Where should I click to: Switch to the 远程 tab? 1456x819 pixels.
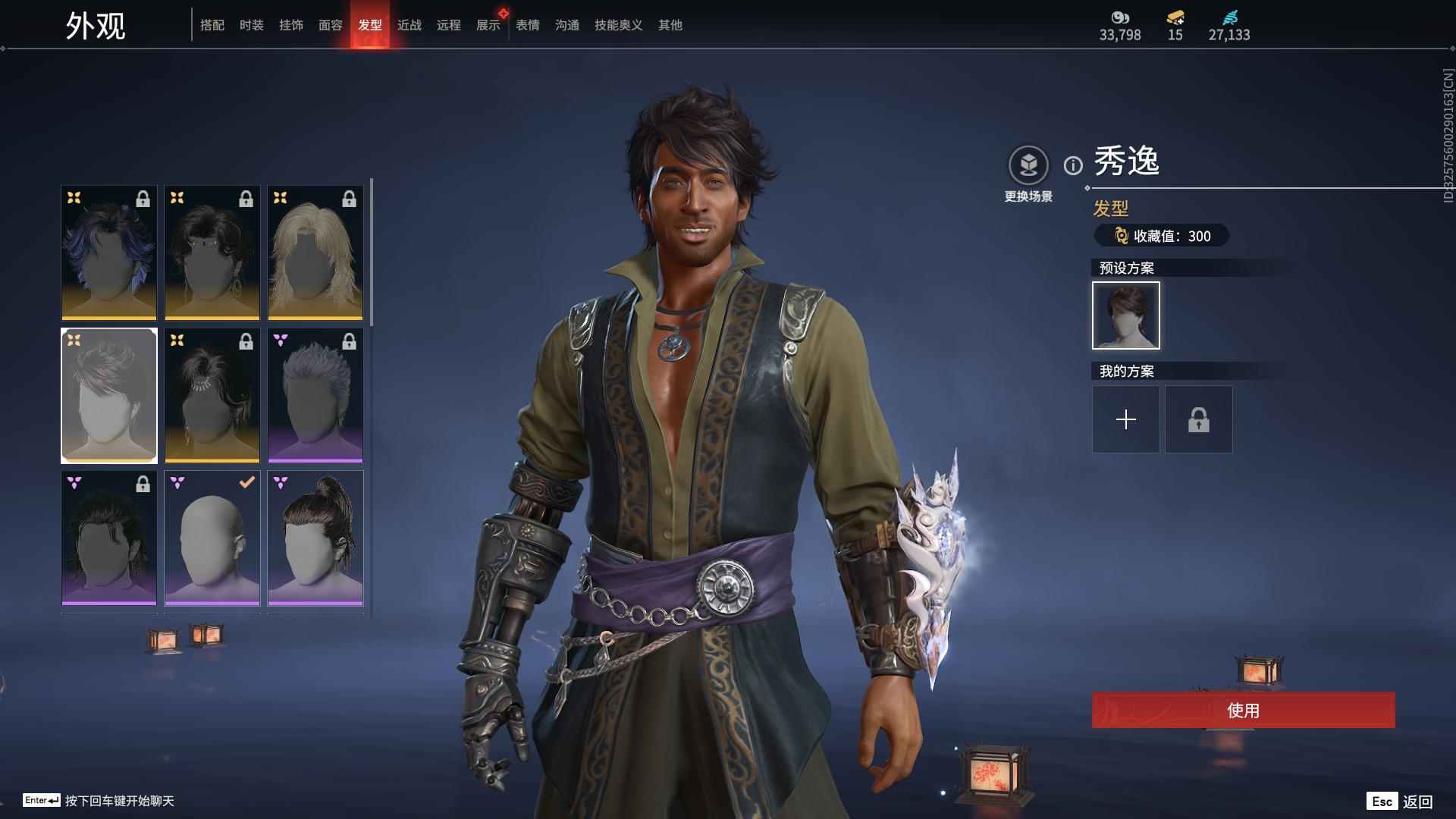[x=449, y=25]
